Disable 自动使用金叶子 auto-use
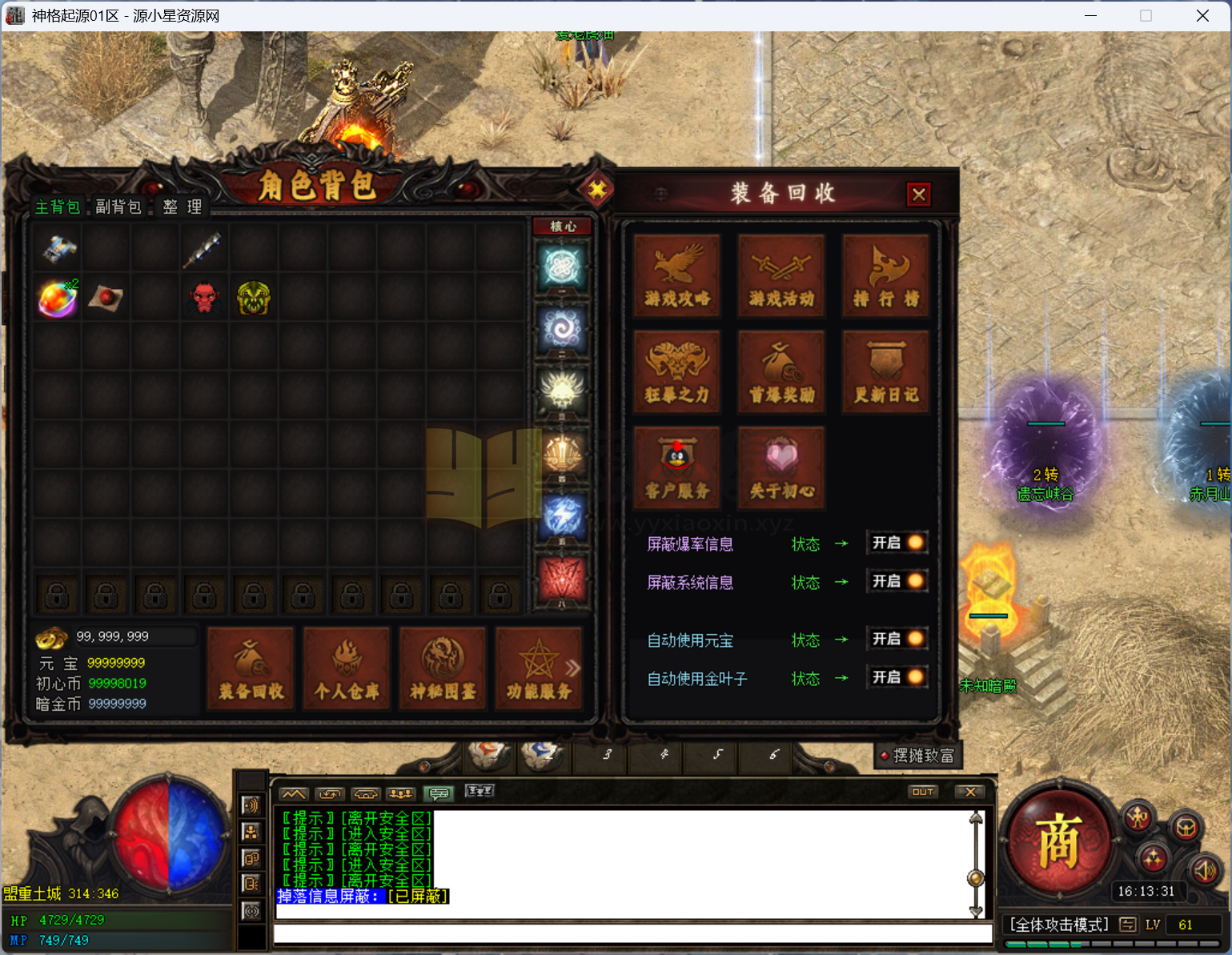Screen dimensions: 1232x955 (897, 677)
